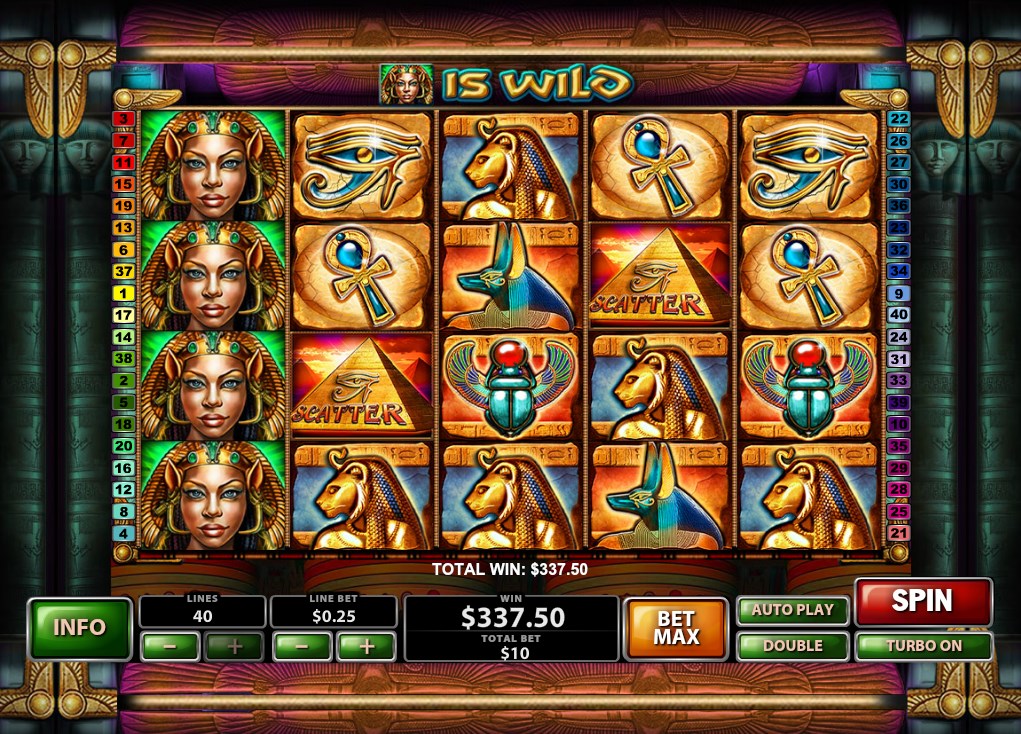
Task: Choose the Double gamble option
Action: coord(793,646)
